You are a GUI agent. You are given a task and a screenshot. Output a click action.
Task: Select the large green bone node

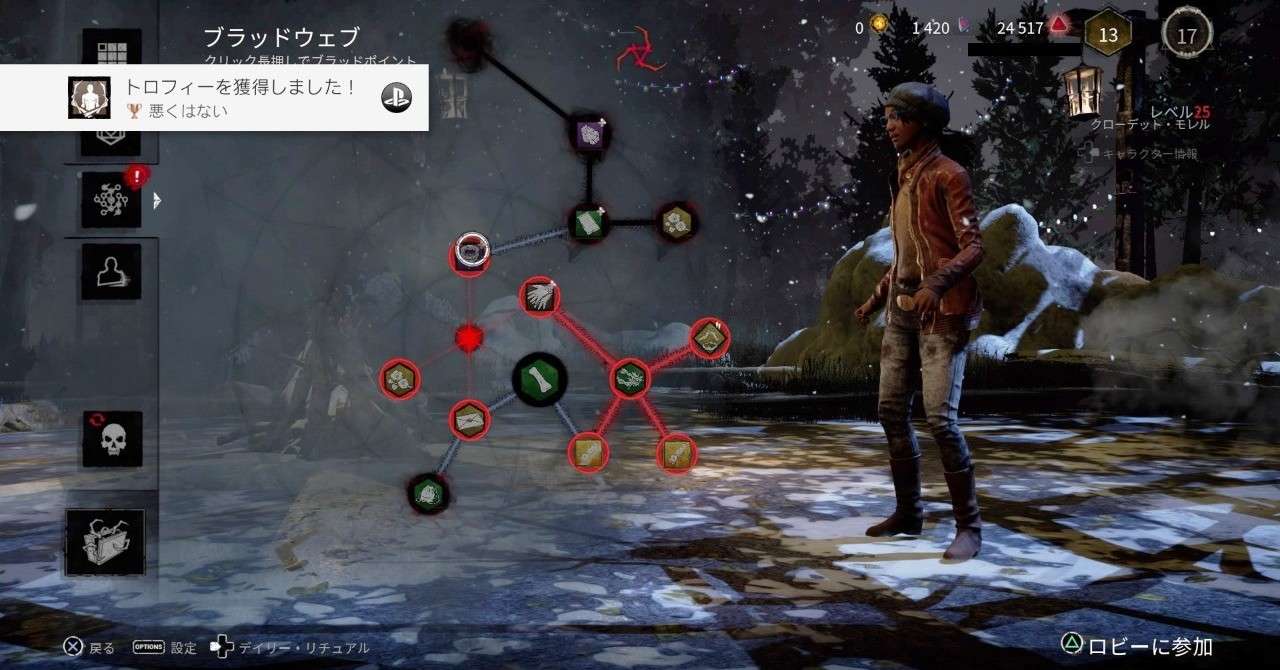[x=540, y=379]
